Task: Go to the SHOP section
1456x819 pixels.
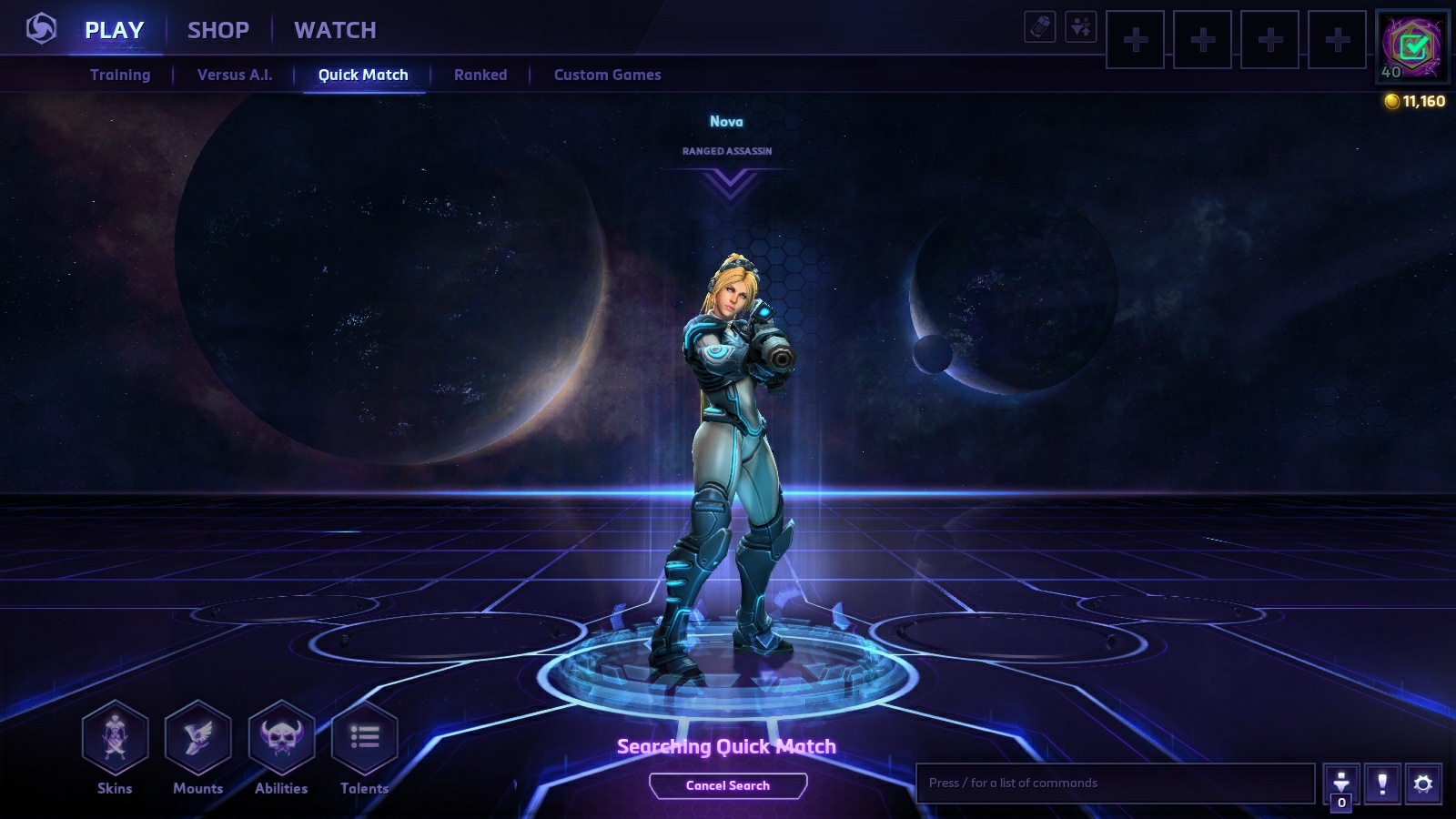Action: coord(218,30)
